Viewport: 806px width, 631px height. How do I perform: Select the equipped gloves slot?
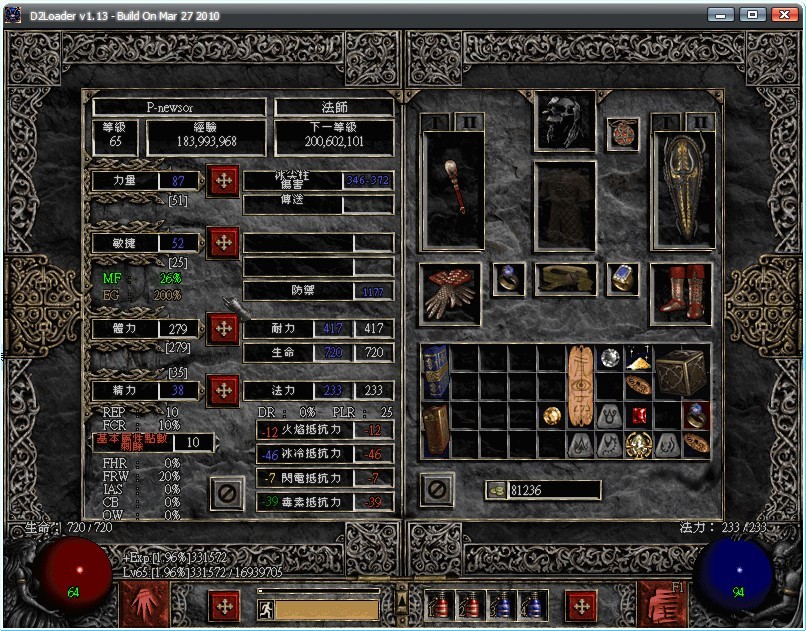[450, 293]
